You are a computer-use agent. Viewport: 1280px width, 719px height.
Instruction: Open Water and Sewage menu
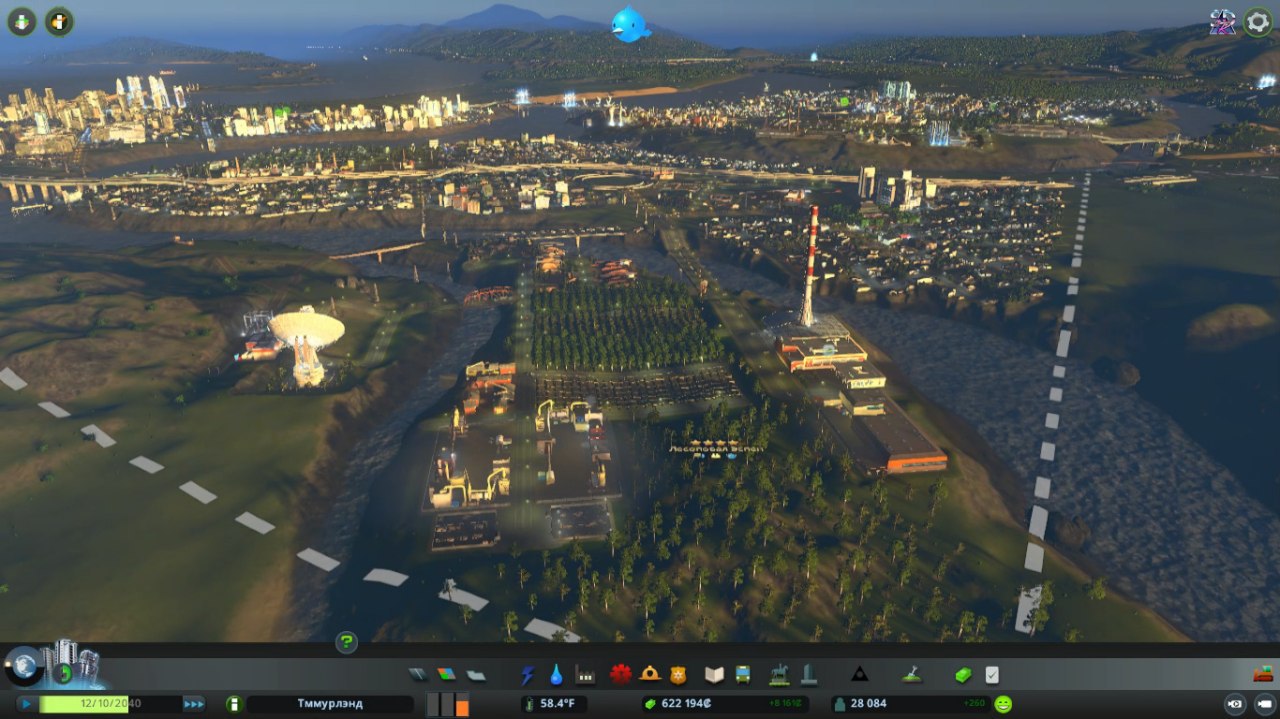click(556, 675)
